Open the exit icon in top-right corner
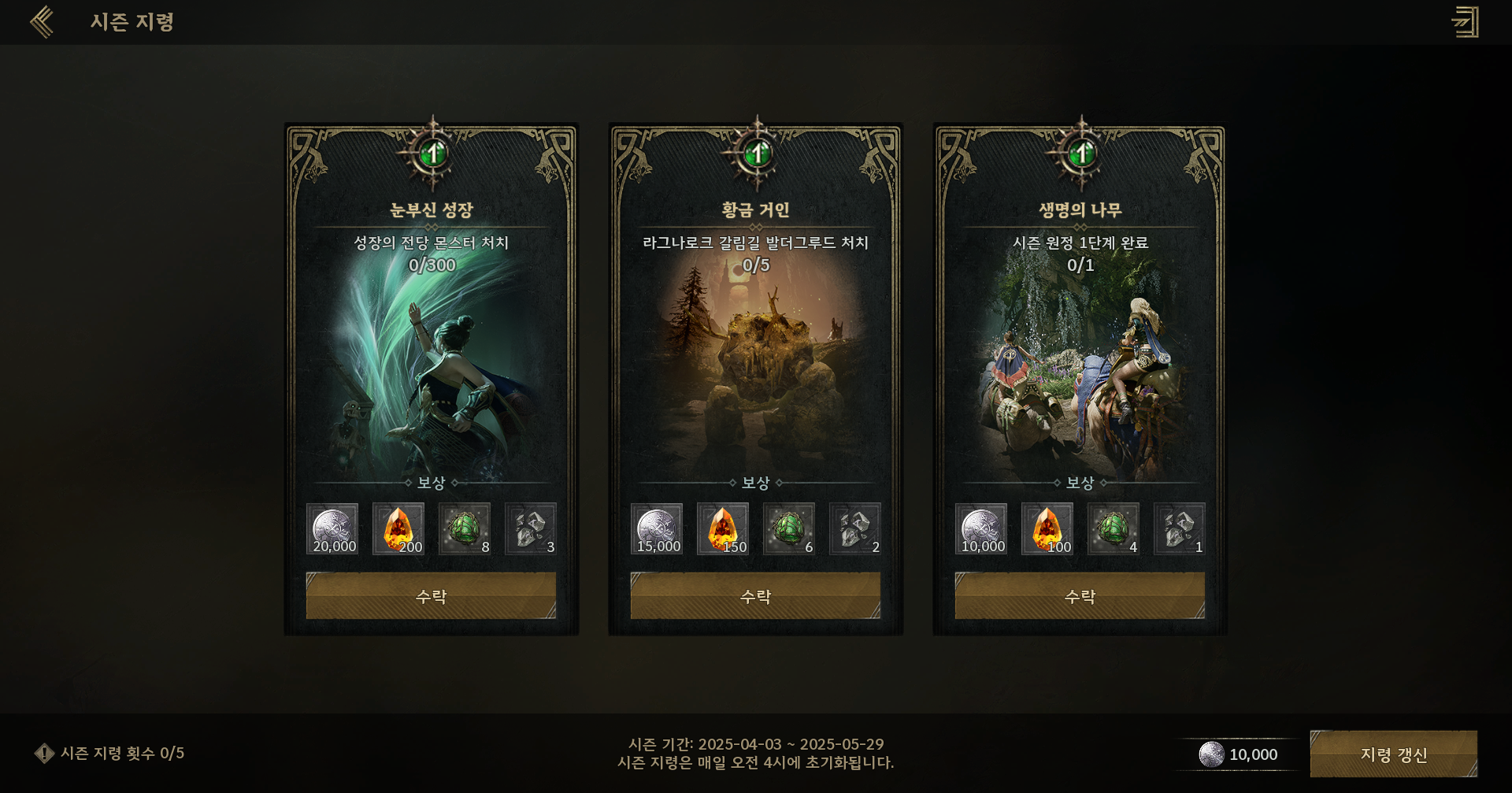The image size is (1512, 793). [1465, 22]
